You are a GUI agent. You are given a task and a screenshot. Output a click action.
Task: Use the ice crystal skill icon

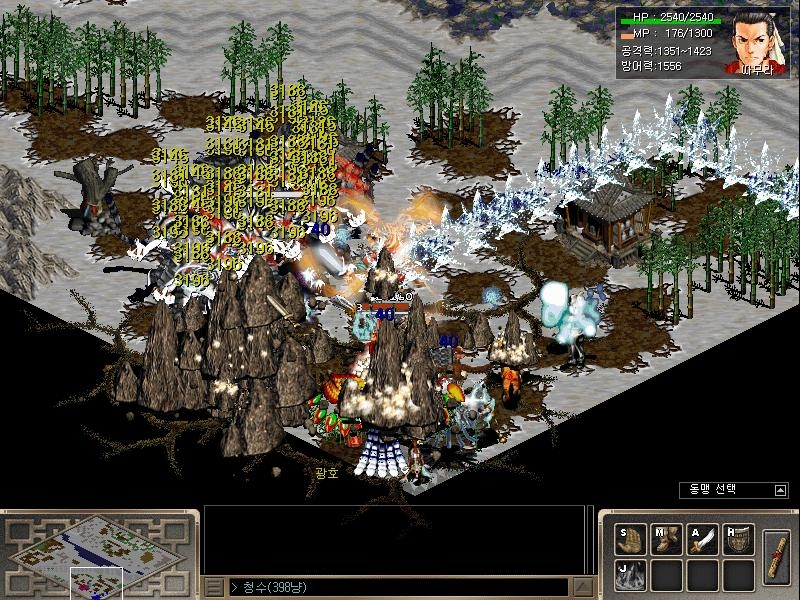pos(630,575)
